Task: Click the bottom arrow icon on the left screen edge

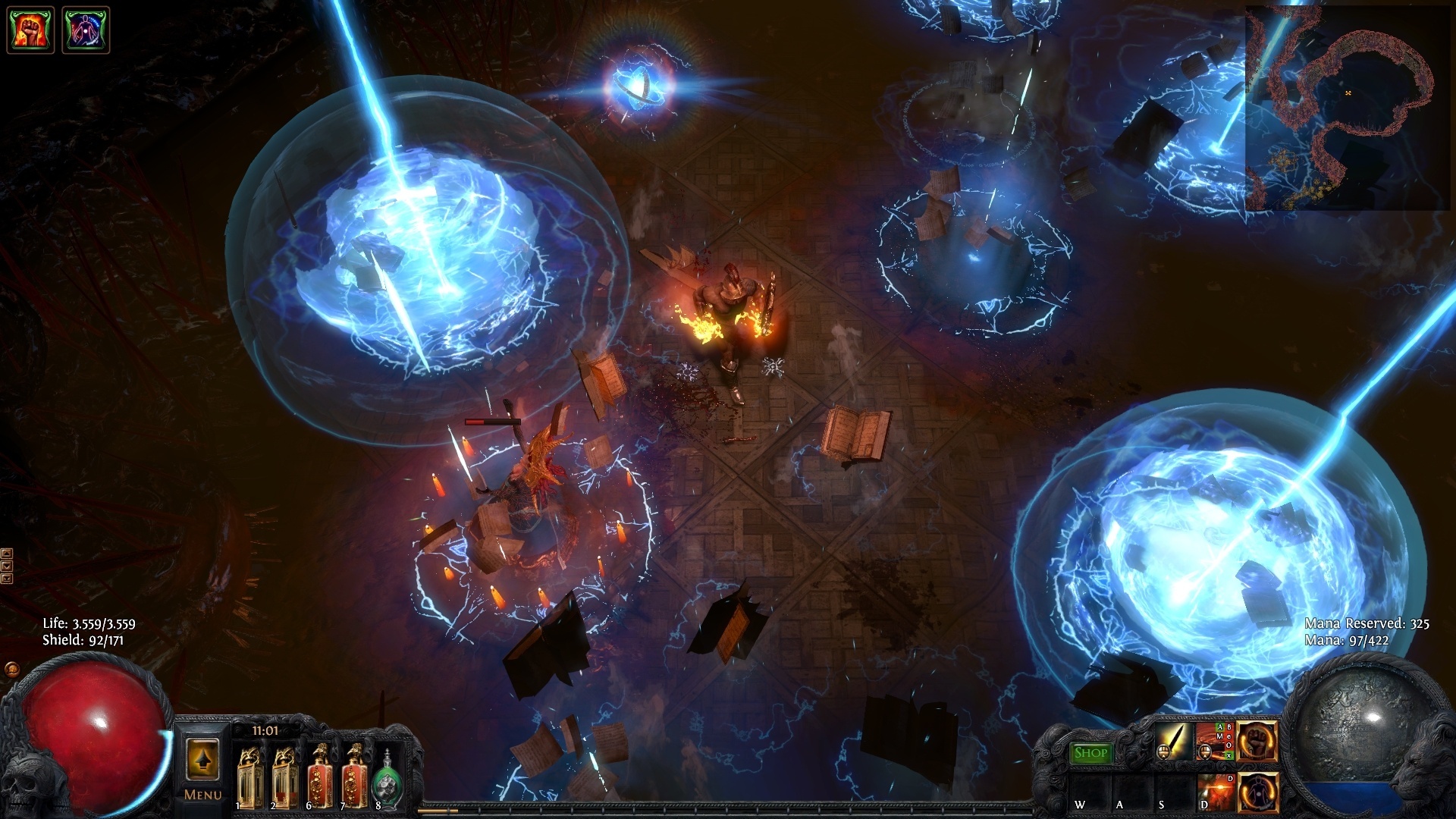Action: point(6,579)
